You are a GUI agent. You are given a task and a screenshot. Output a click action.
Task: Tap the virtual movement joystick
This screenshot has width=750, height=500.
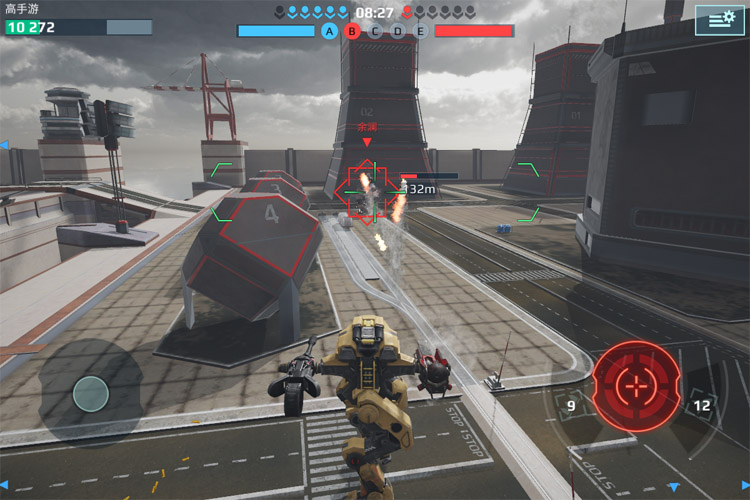pyautogui.click(x=91, y=393)
